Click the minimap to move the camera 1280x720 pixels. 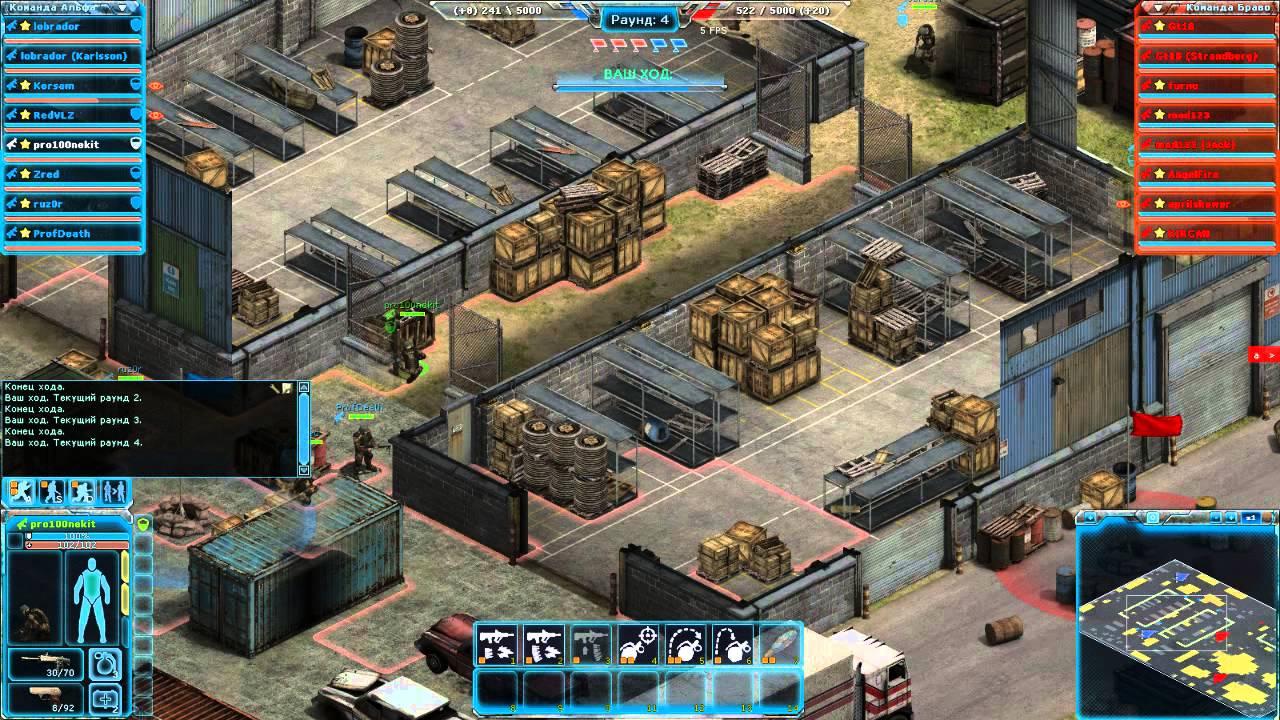pyautogui.click(x=1173, y=620)
